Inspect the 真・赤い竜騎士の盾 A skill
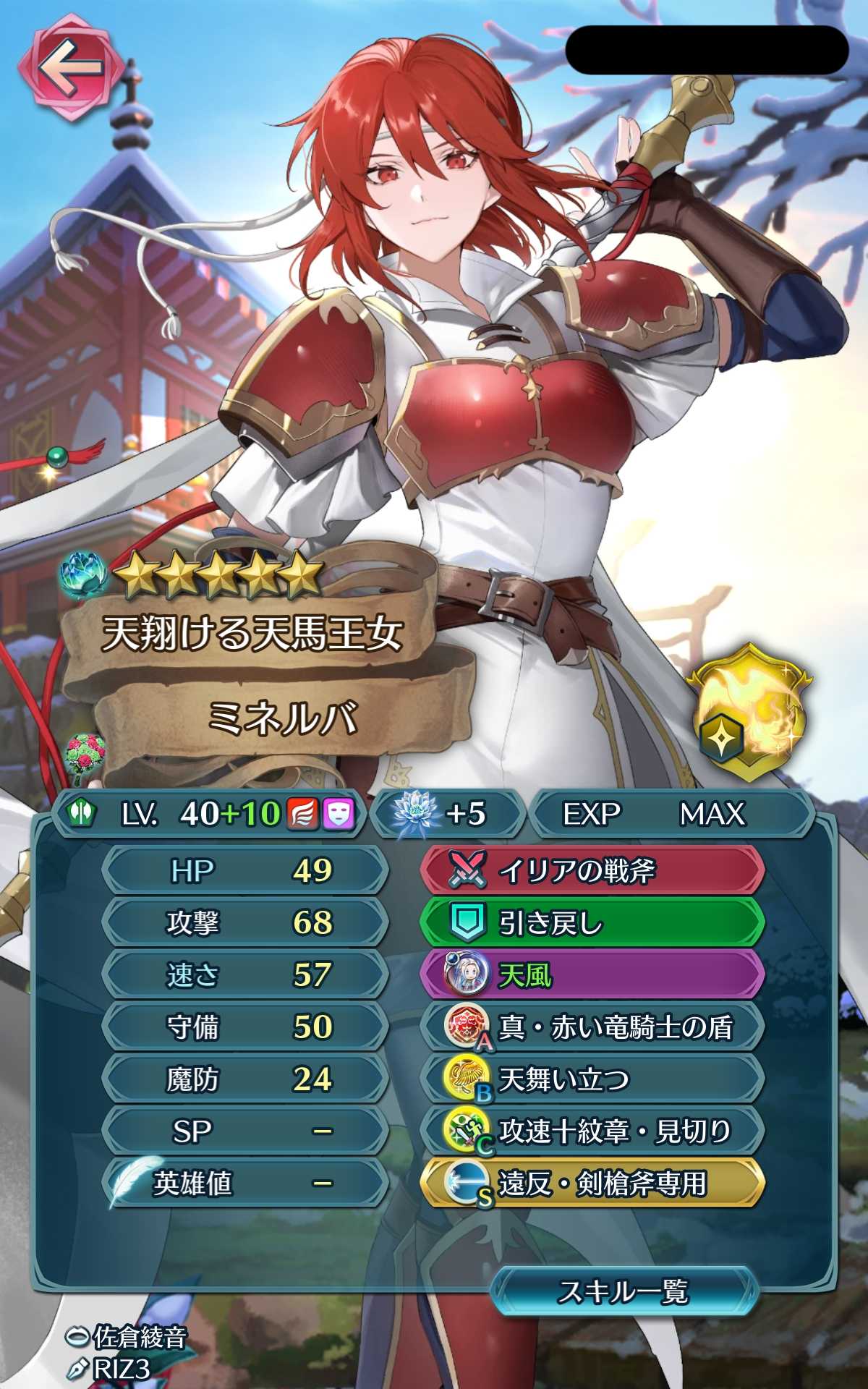 592,1027
